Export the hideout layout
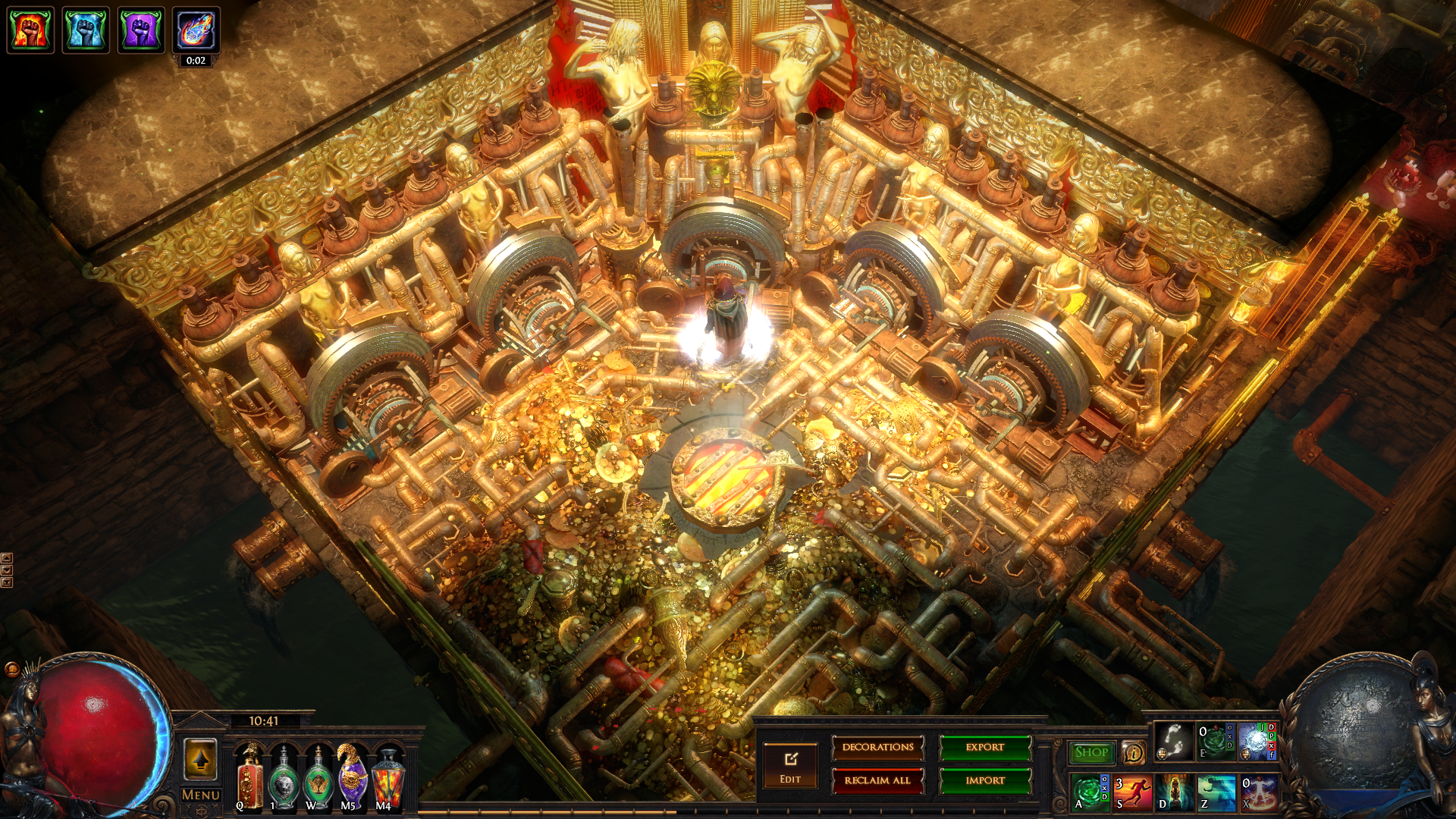The image size is (1456, 819). (x=984, y=748)
